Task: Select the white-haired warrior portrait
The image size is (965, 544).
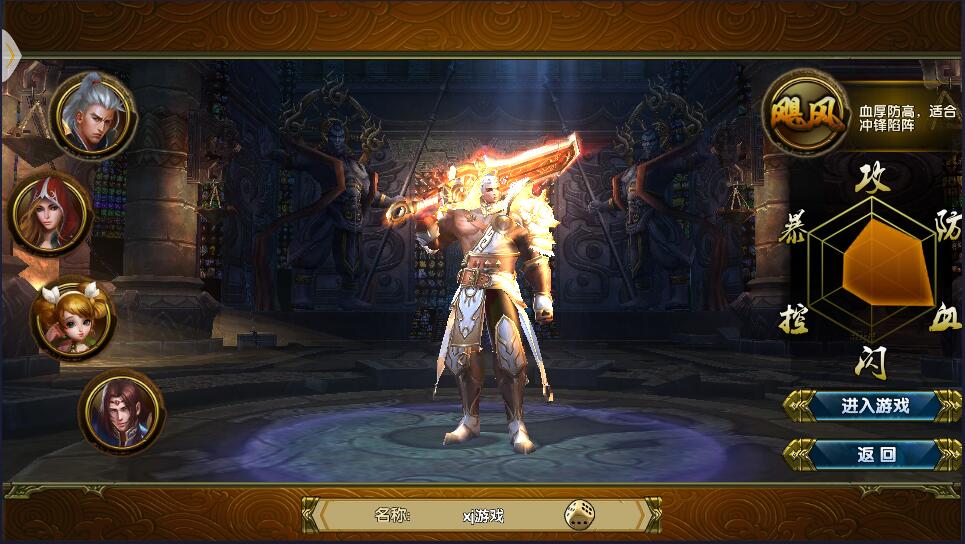Action: point(93,116)
